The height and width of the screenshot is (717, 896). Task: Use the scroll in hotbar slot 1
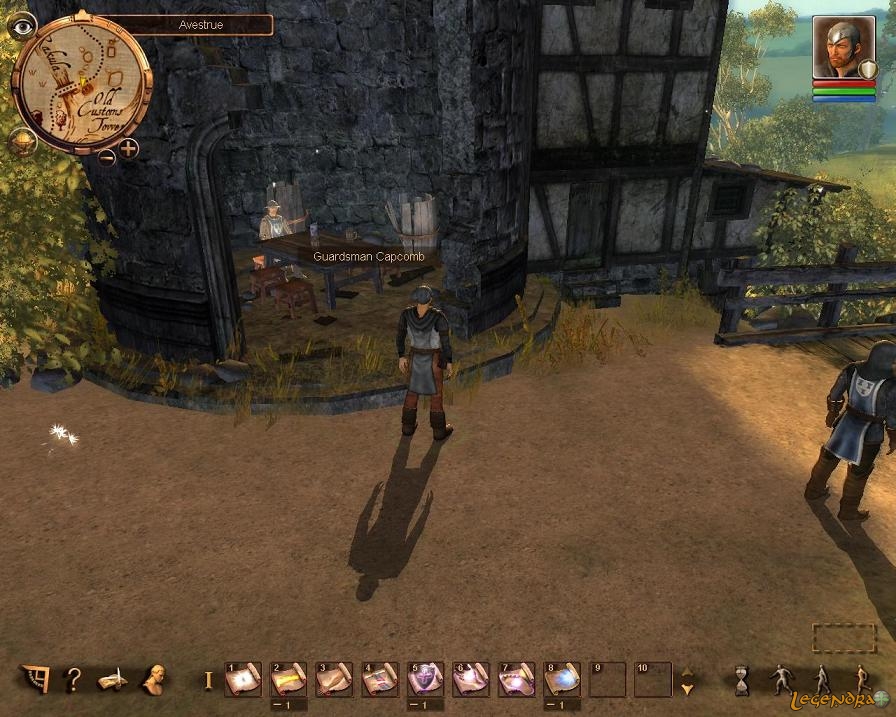[x=243, y=680]
